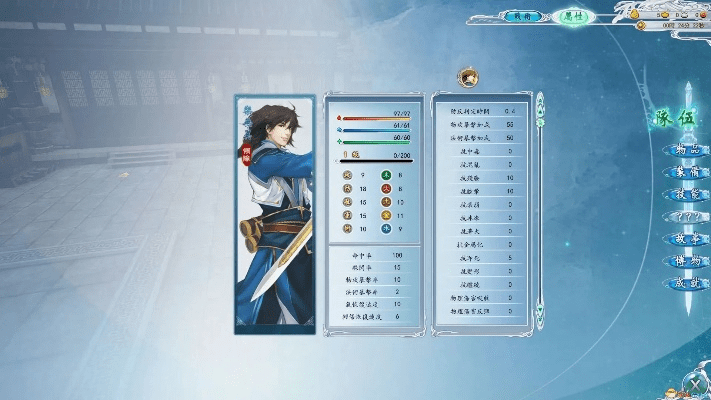Click the small character head icon

click(466, 77)
